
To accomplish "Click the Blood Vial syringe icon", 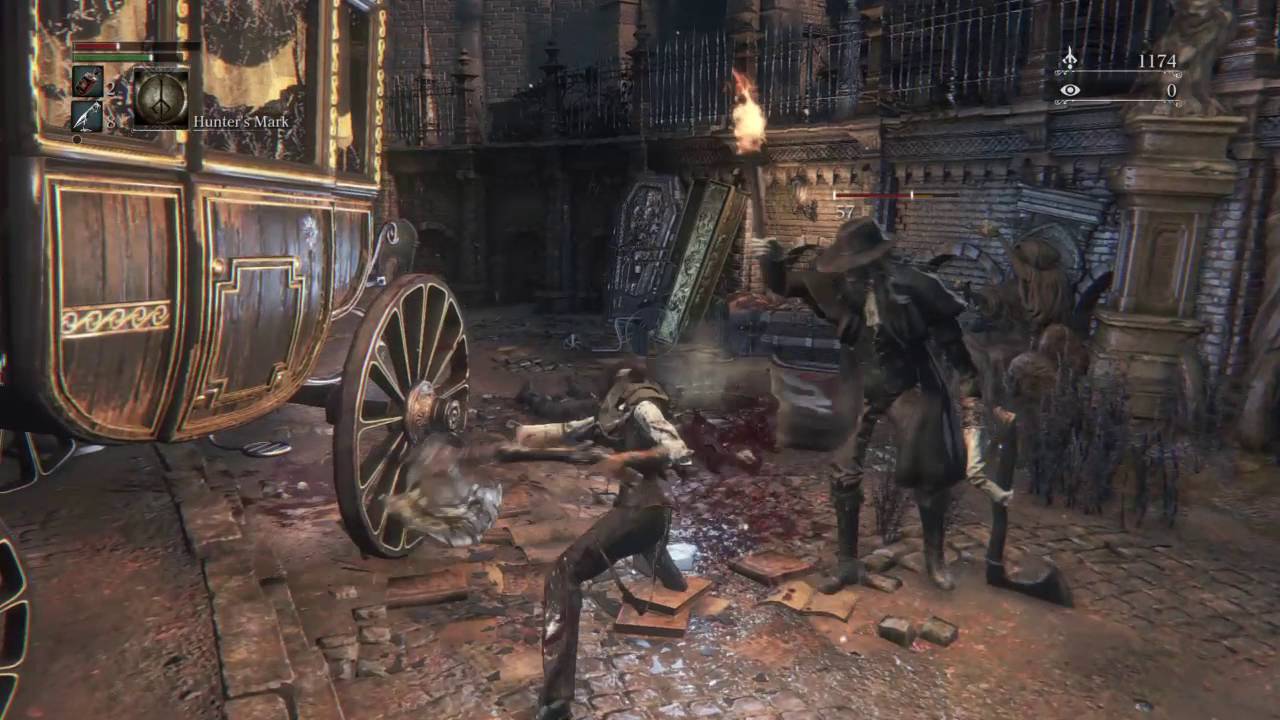I will click(x=88, y=82).
